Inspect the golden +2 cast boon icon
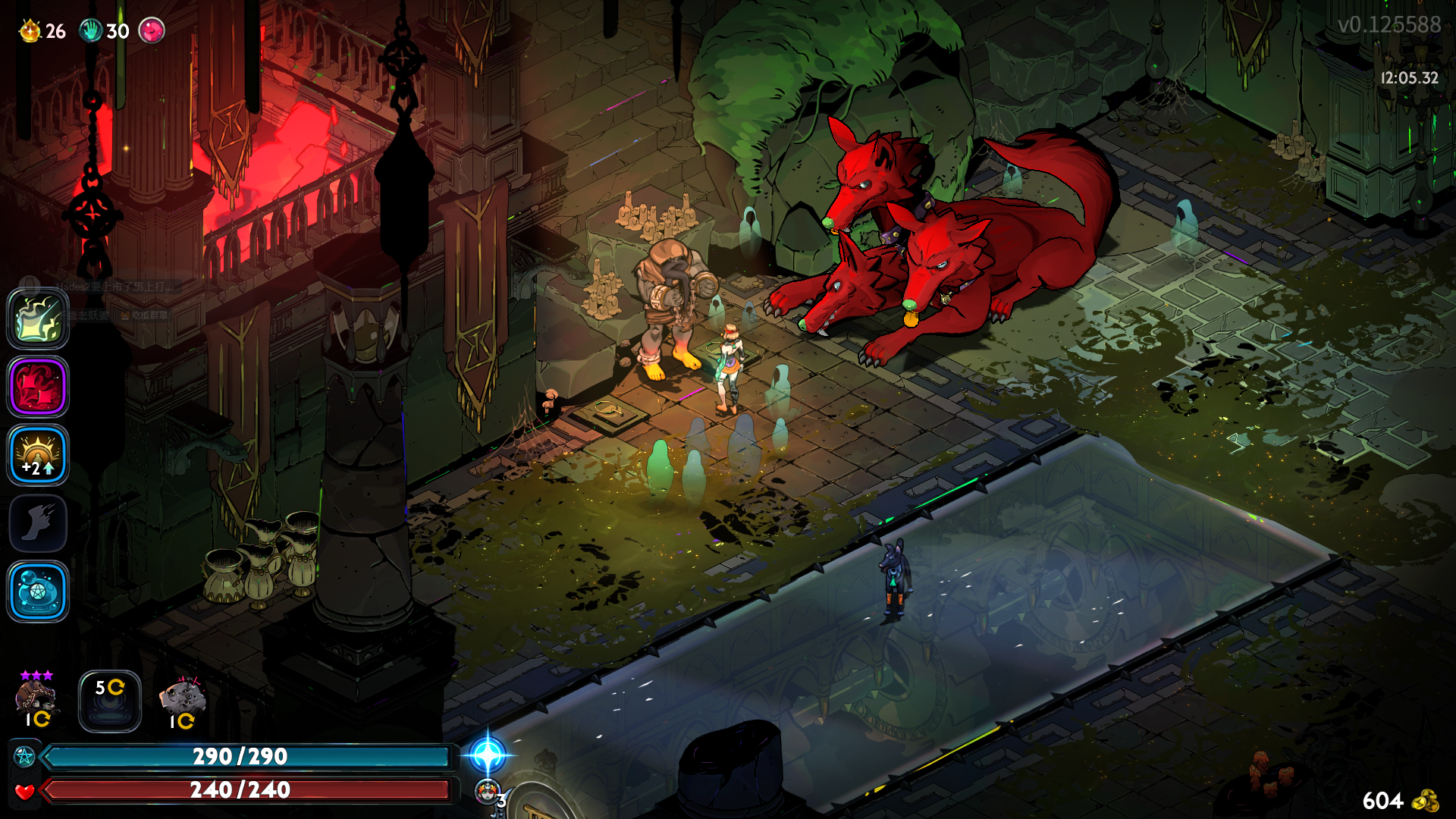The image size is (1456, 819). pos(38,455)
